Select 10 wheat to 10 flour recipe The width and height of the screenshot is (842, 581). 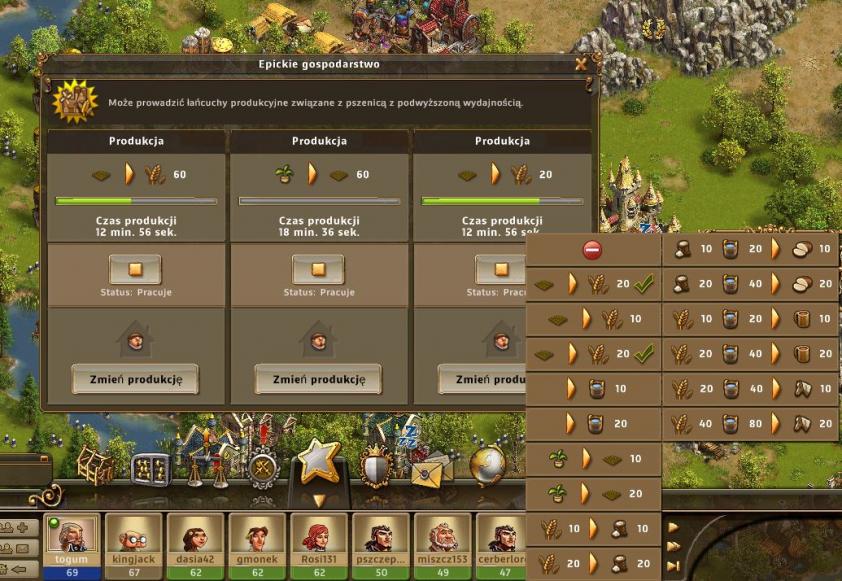click(x=593, y=529)
